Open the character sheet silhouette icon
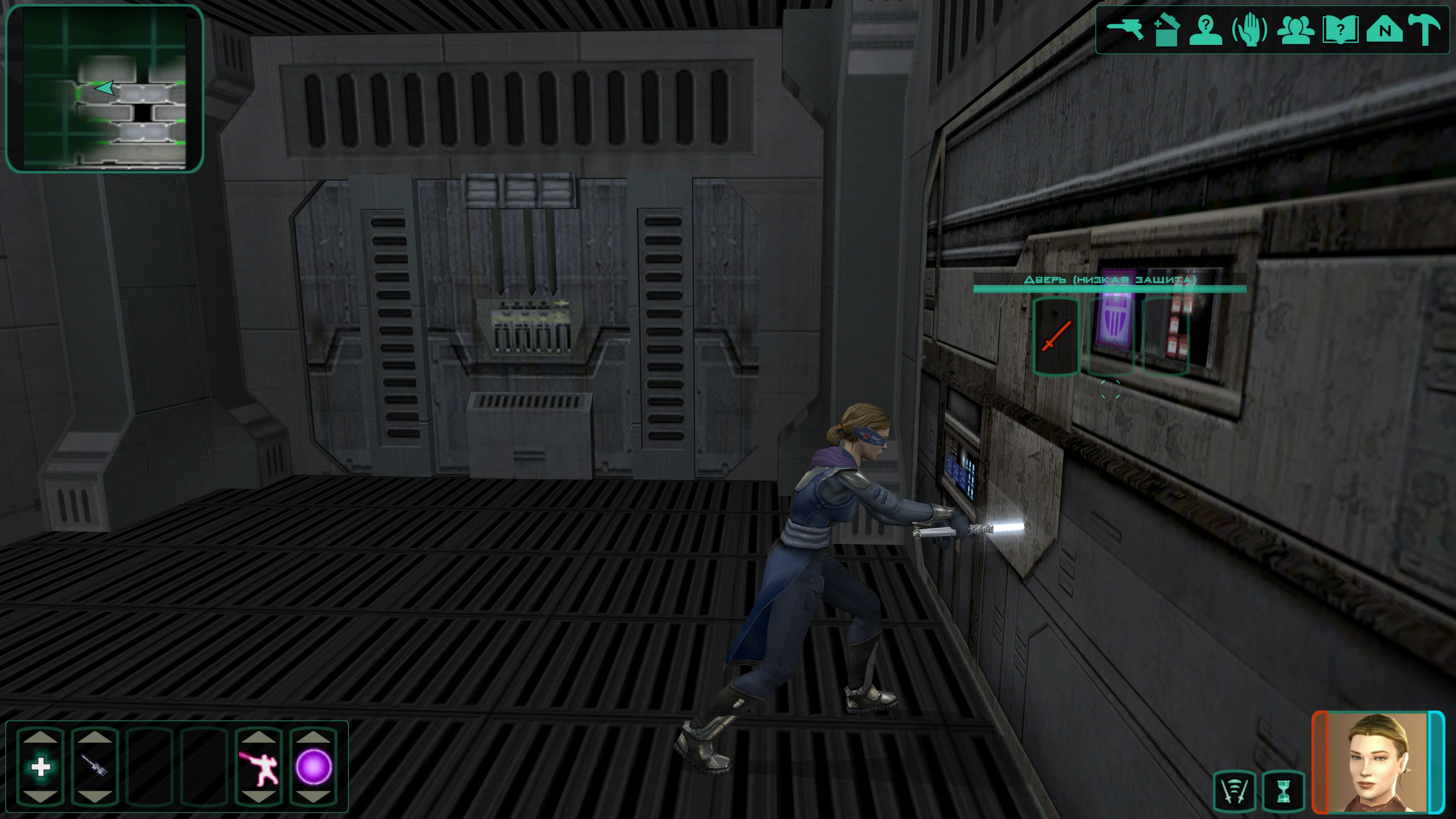The width and height of the screenshot is (1456, 819). [1206, 29]
